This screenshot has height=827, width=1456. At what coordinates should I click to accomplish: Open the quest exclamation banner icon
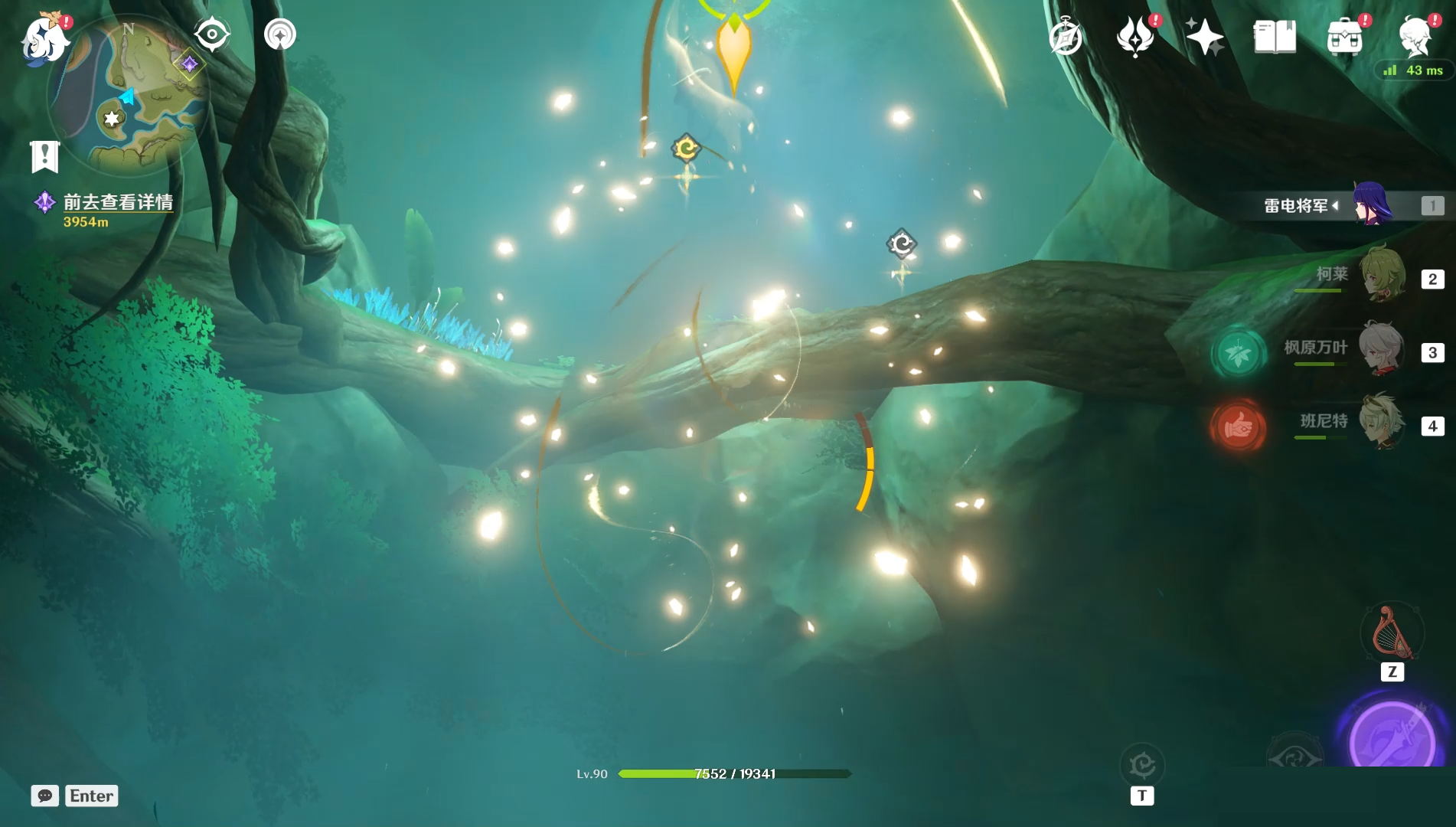[44, 156]
